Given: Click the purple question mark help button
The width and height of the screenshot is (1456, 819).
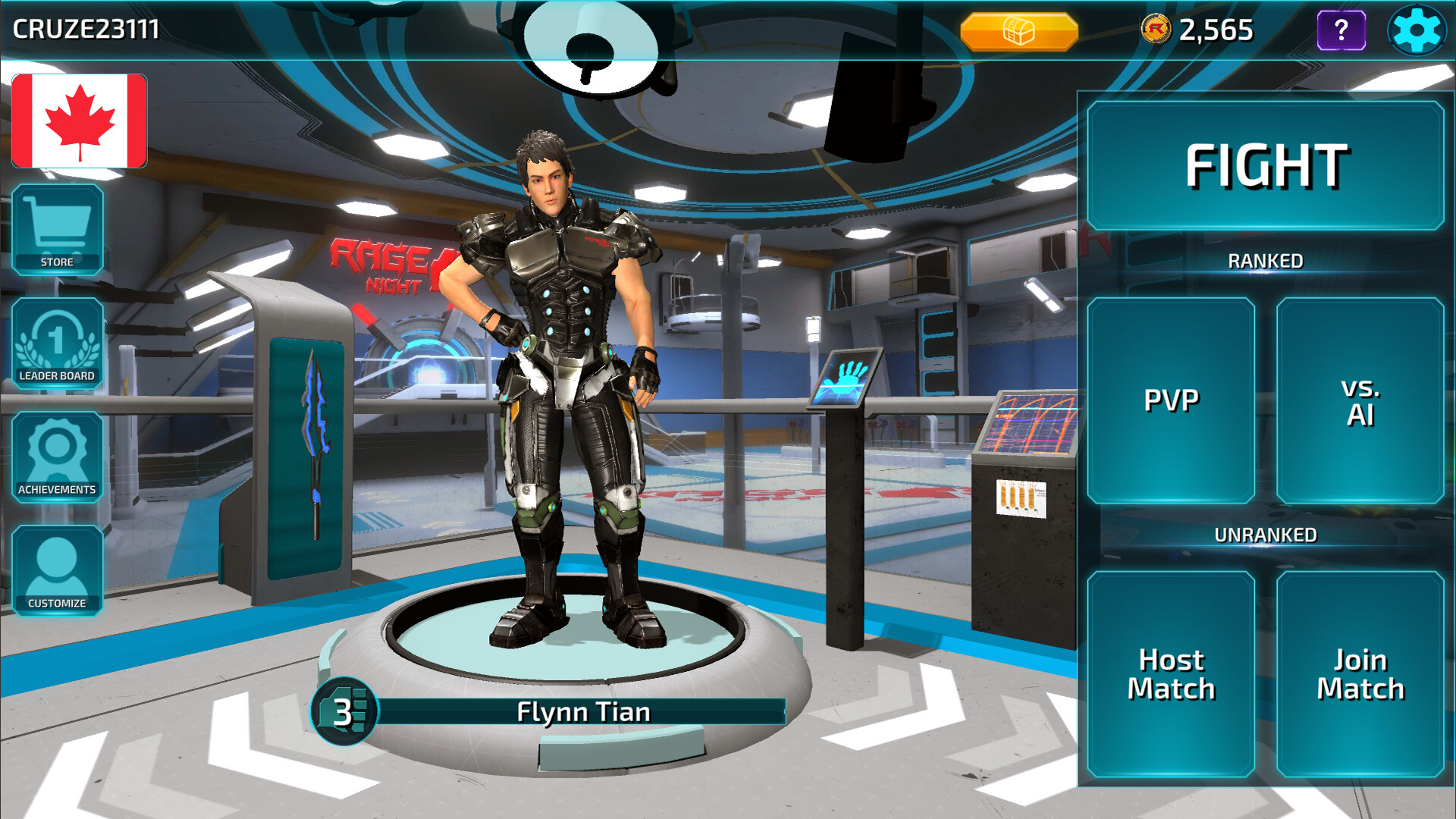Looking at the screenshot, I should coord(1341,30).
